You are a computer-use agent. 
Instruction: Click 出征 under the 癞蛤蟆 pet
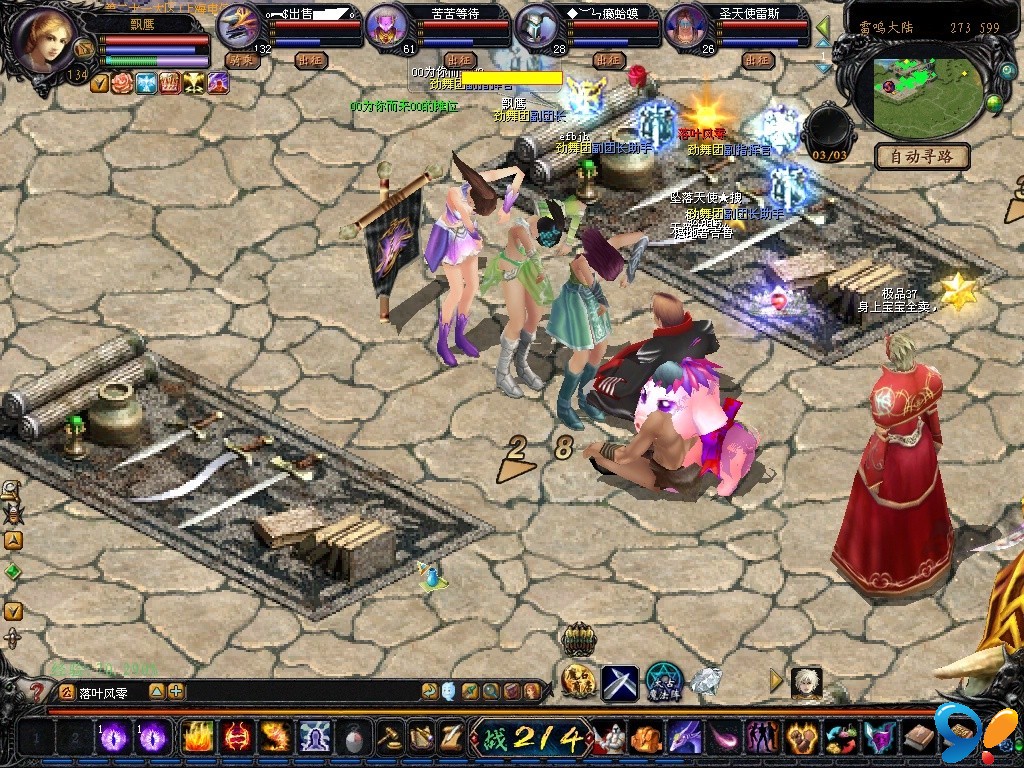[608, 60]
